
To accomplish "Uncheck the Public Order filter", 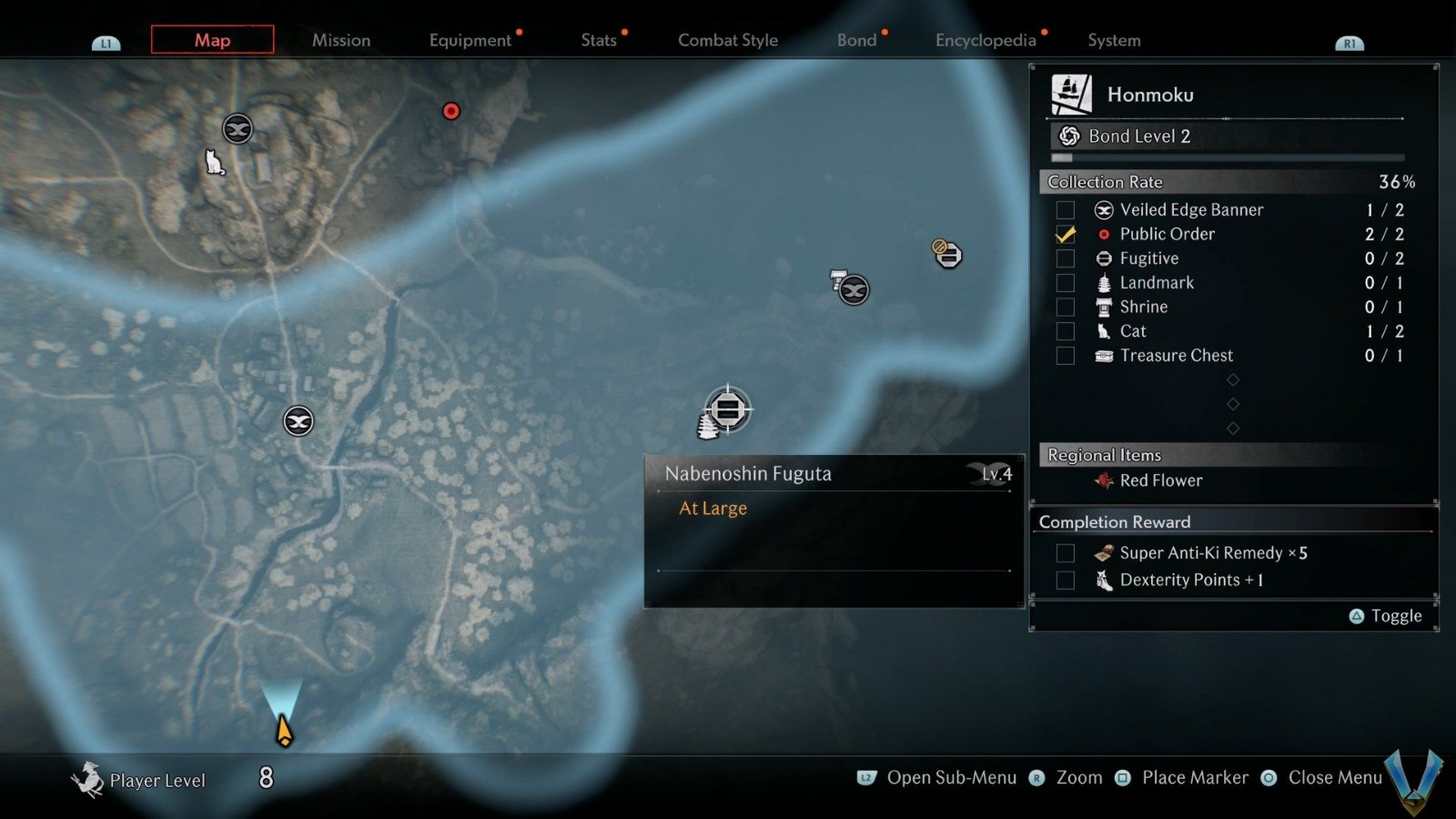I will point(1065,235).
